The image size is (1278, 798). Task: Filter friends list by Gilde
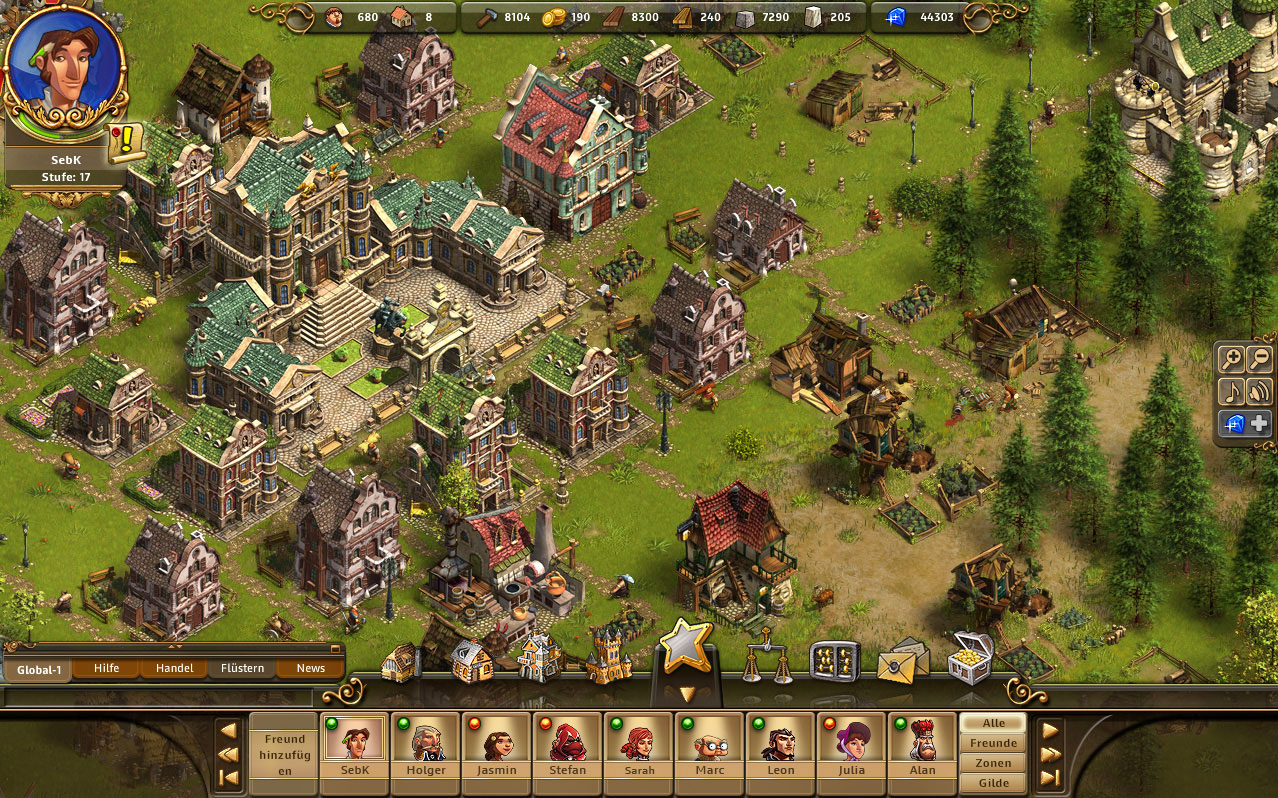pos(993,783)
